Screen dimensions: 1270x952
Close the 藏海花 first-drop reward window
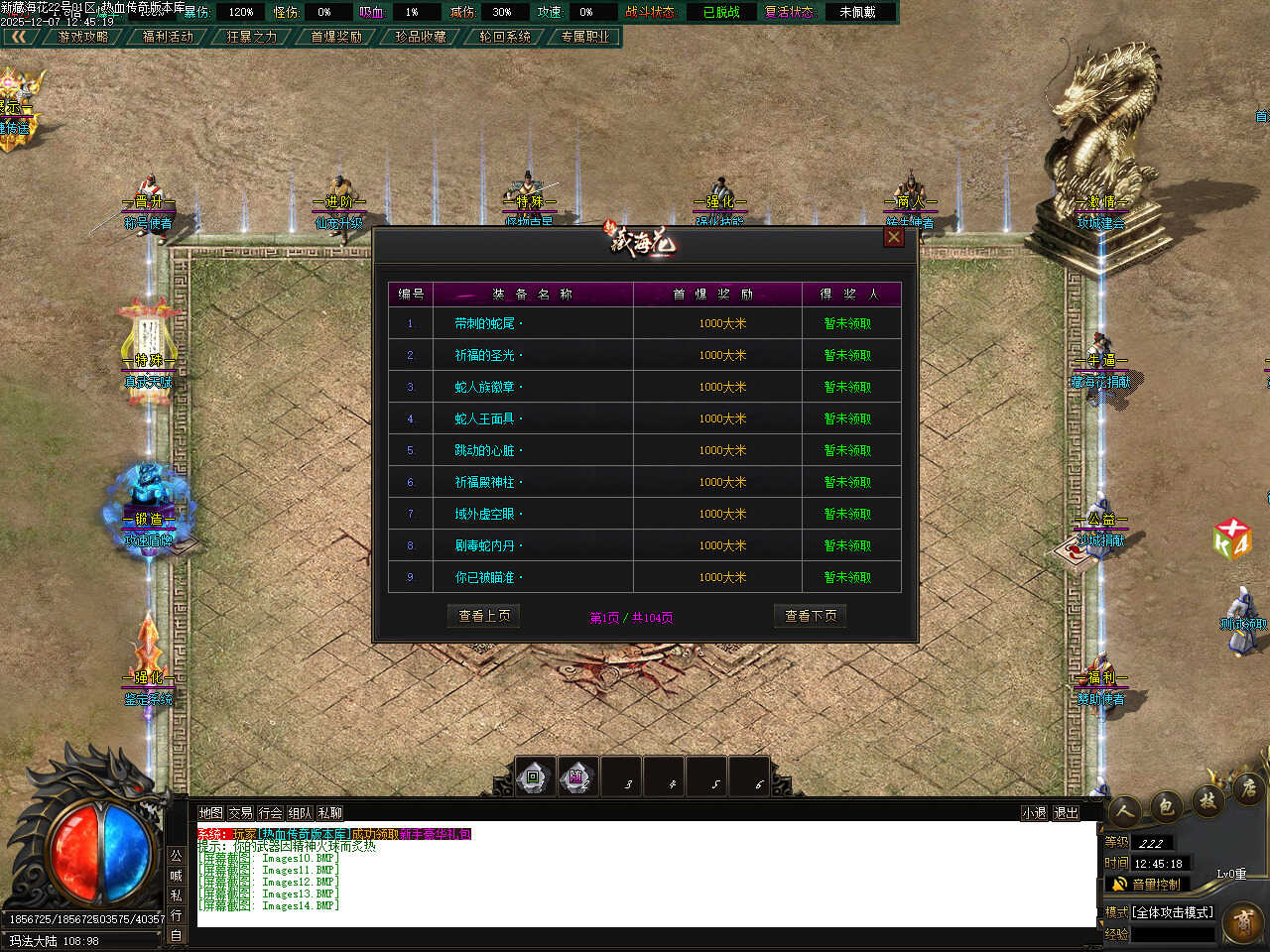[x=894, y=237]
